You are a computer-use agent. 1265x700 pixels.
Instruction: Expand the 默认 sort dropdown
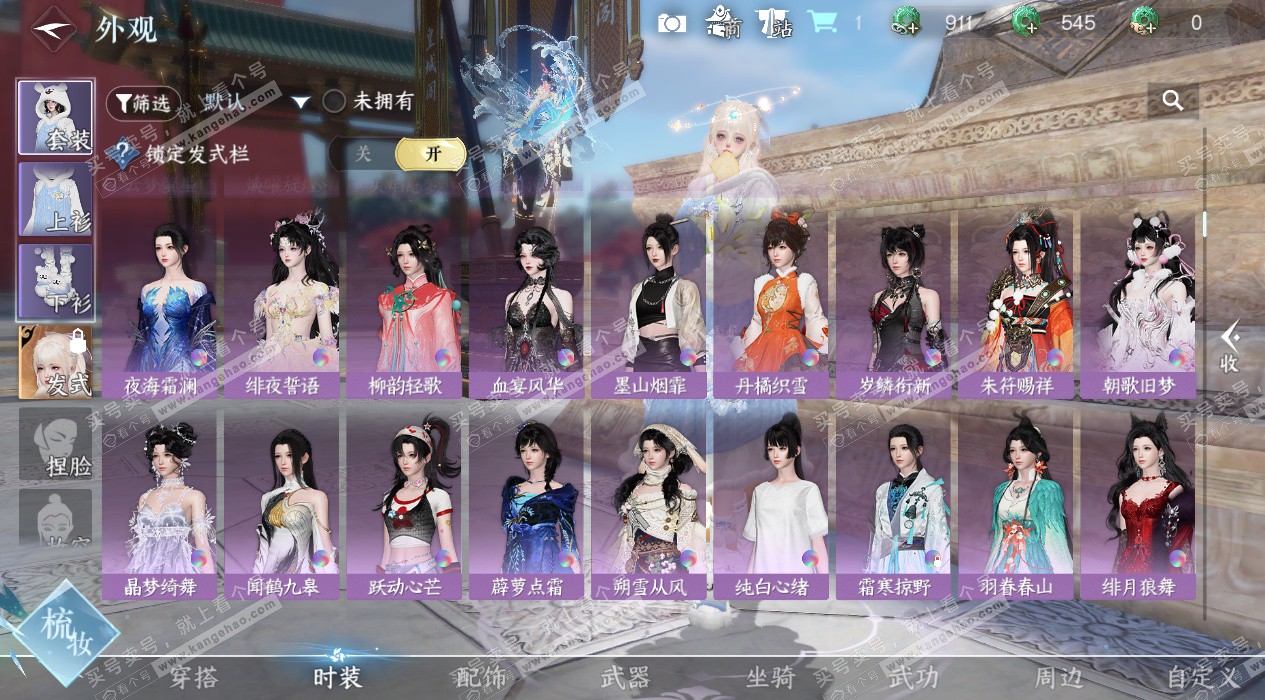coord(301,102)
